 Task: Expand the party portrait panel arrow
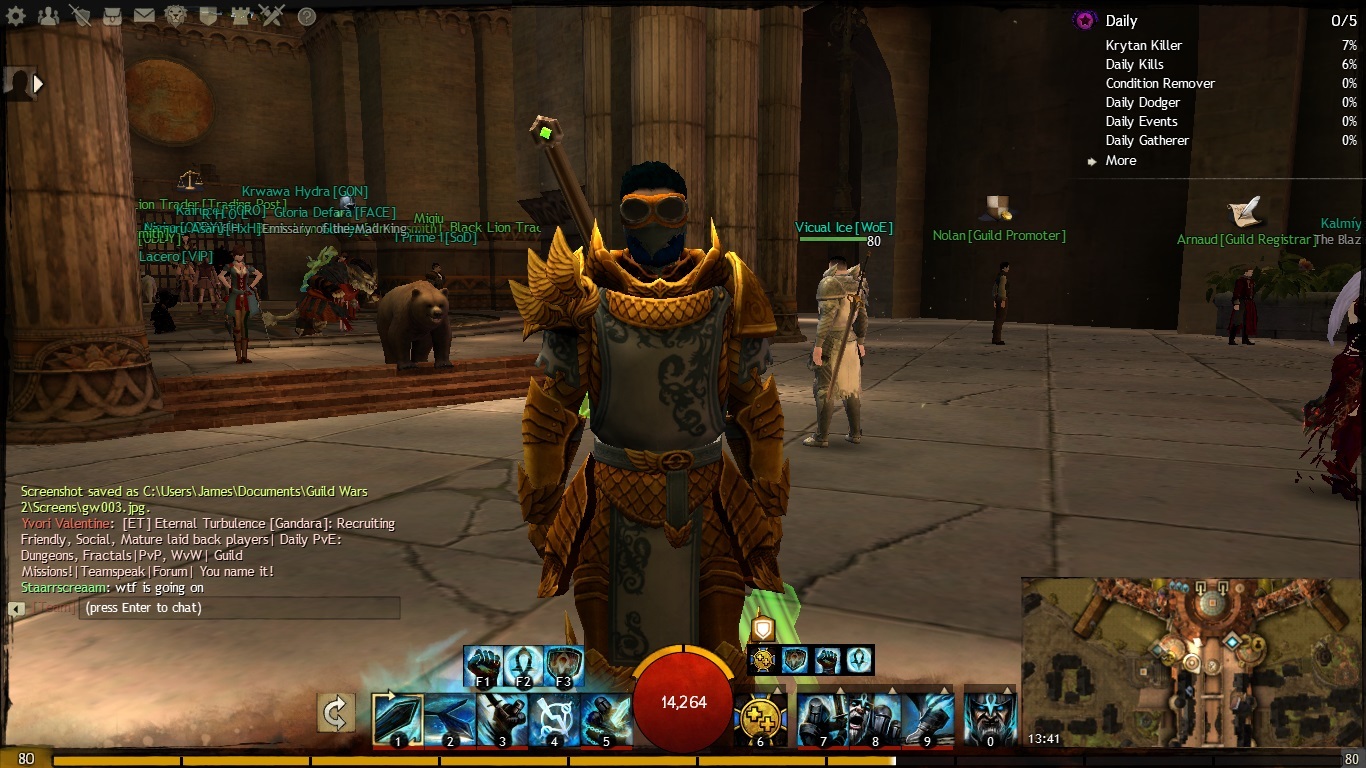coord(38,84)
